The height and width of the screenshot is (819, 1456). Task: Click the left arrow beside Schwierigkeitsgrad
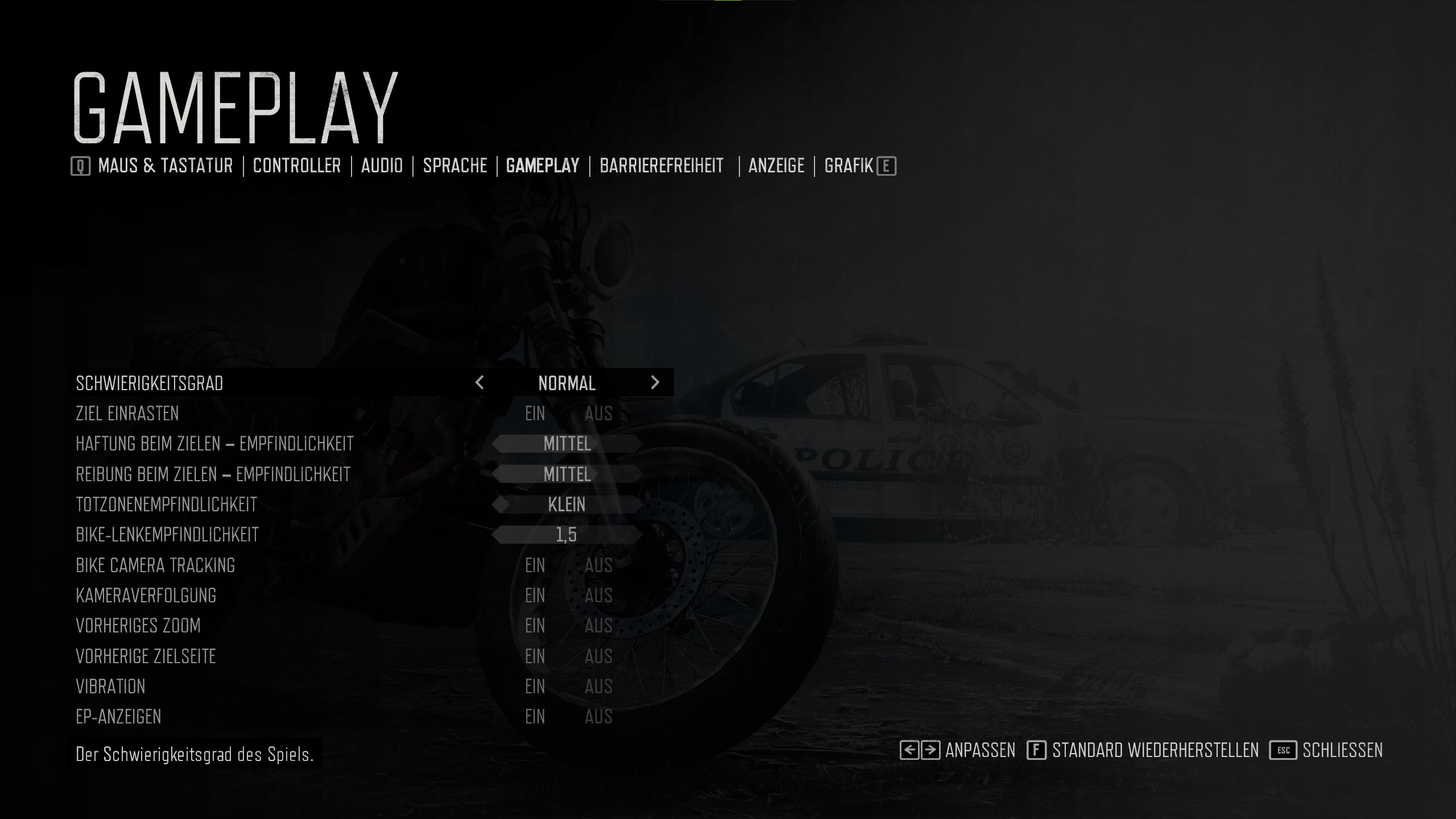coord(479,383)
